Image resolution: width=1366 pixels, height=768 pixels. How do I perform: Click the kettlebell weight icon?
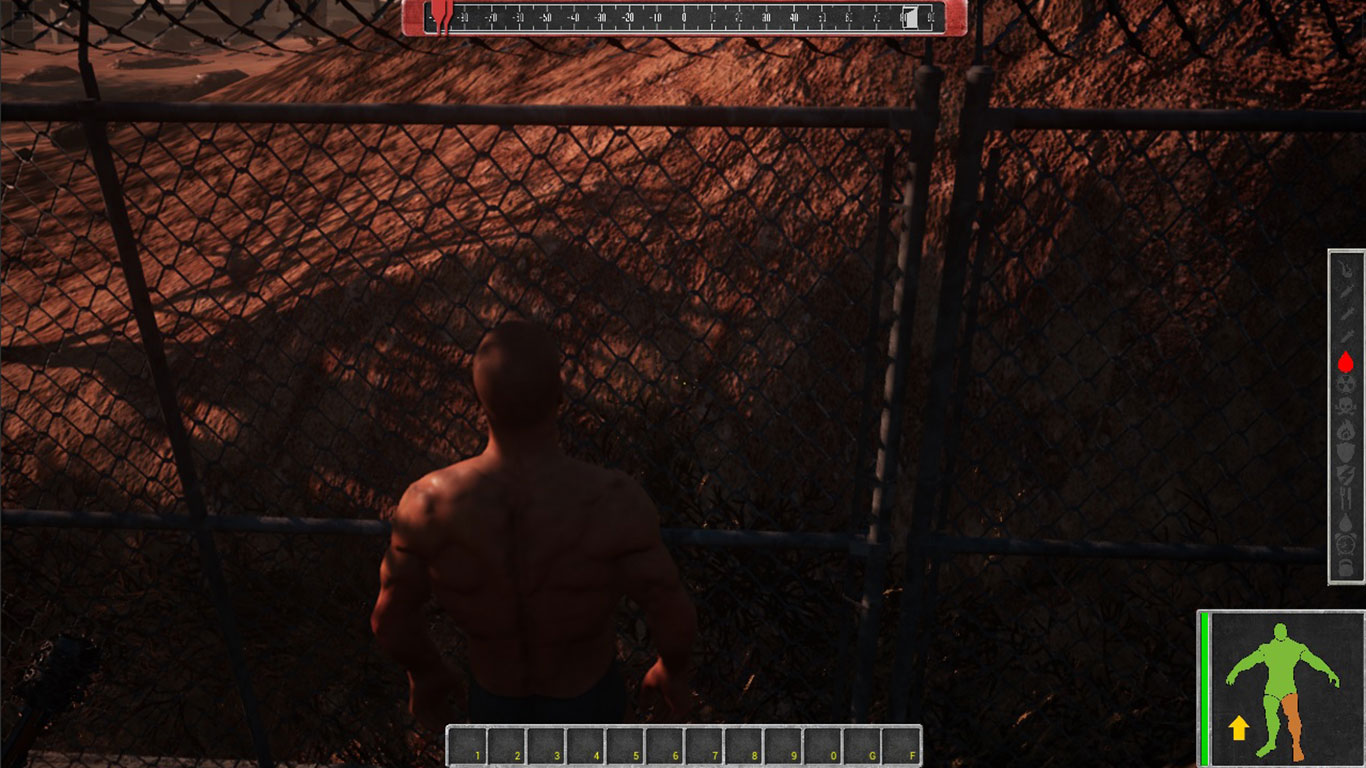click(x=1346, y=567)
